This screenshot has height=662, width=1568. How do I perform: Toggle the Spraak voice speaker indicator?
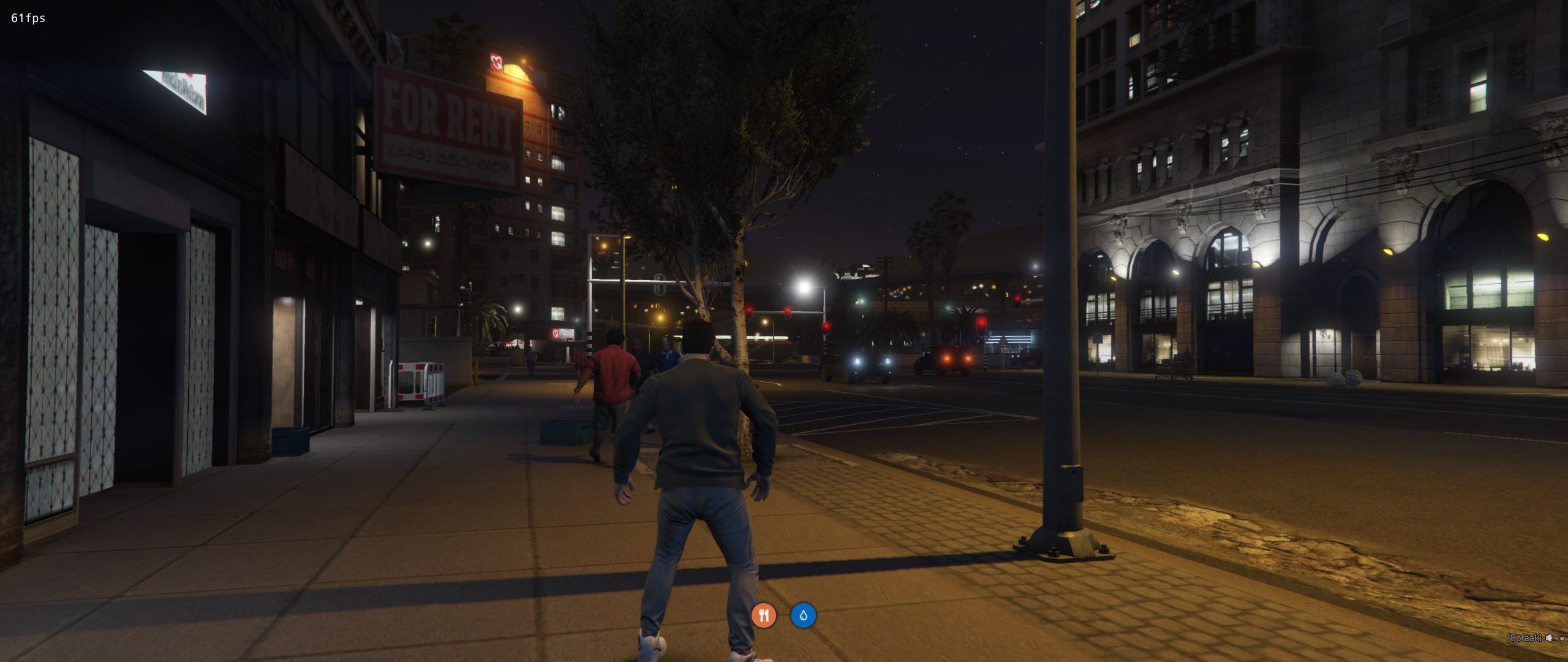point(1549,638)
